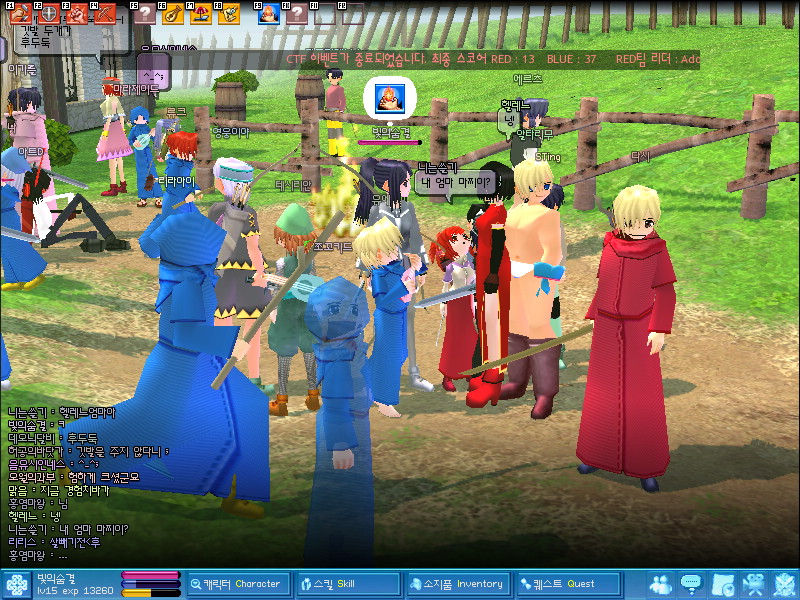Click the knot-emblem main menu button

coord(16,584)
